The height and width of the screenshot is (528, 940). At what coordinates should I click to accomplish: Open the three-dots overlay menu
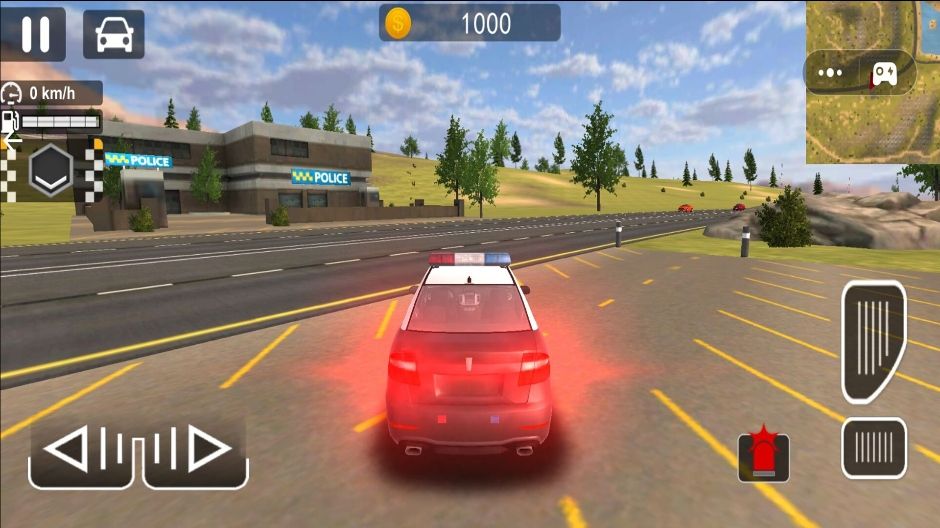click(831, 73)
